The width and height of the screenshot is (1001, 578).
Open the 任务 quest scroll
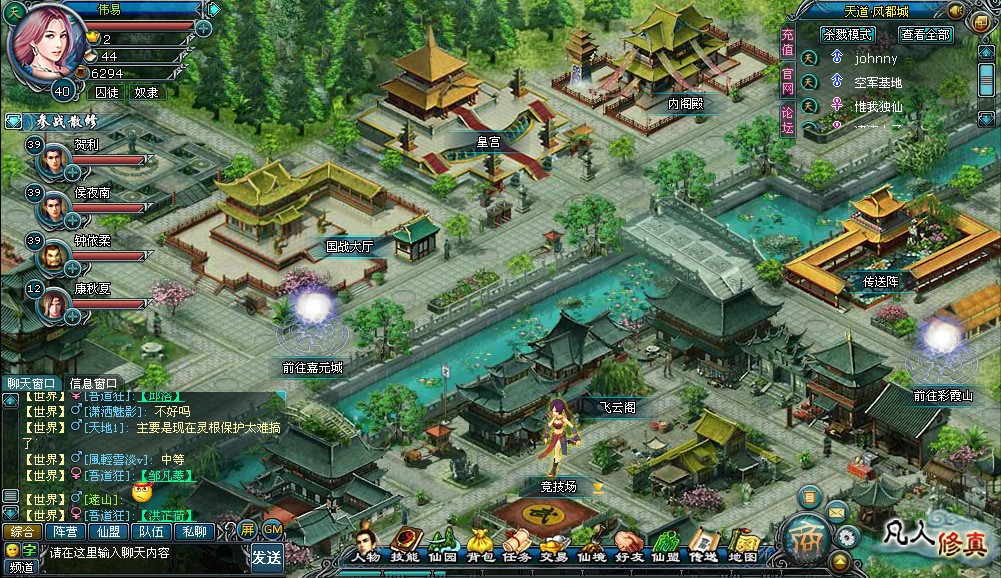pyautogui.click(x=517, y=544)
